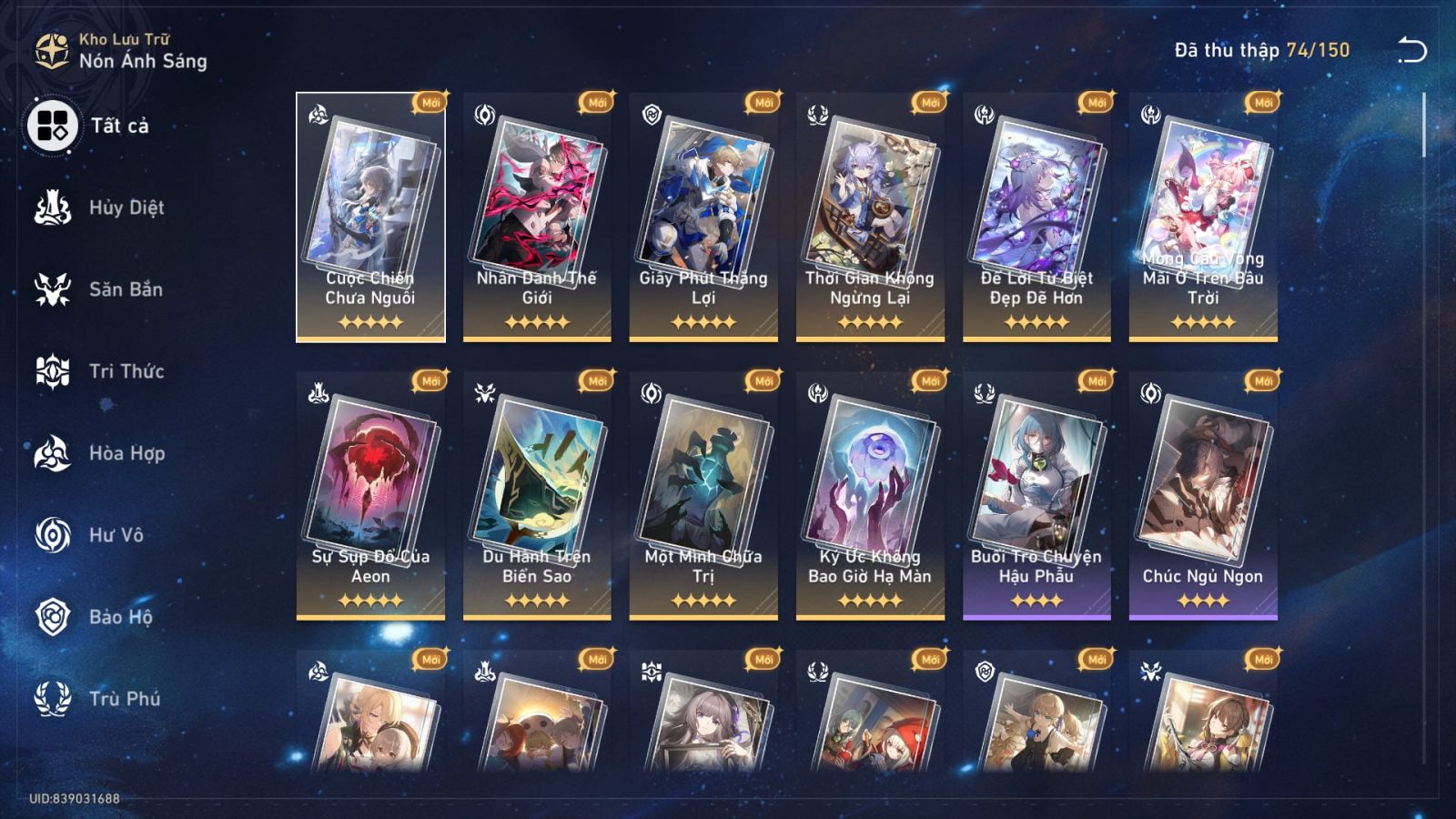Click the Mới badge on Giây Phút Thắng Lợi

[763, 102]
